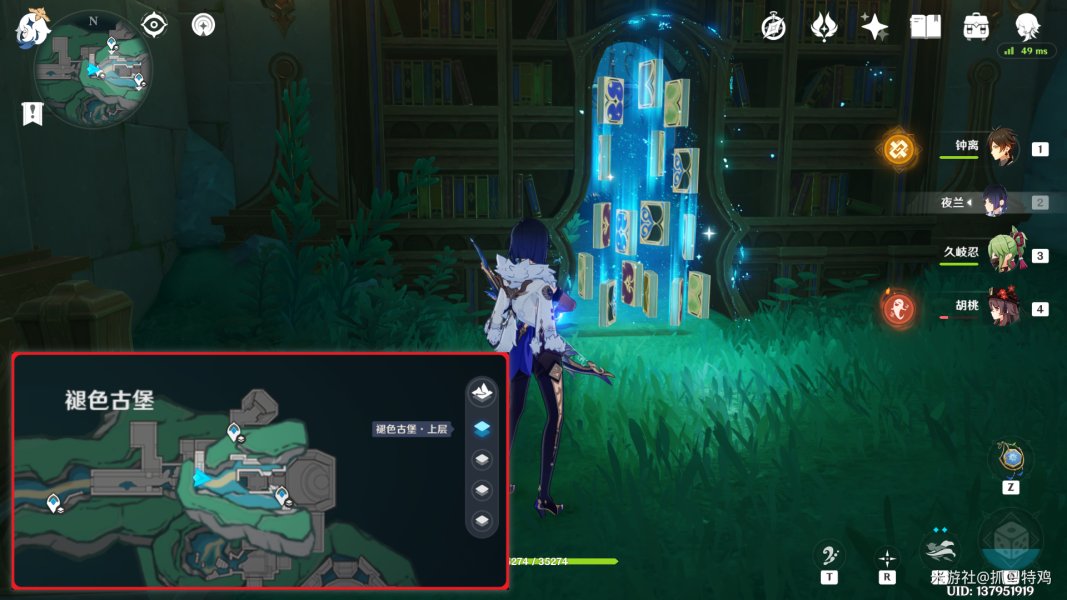This screenshot has width=1067, height=600.
Task: Open the winged battle pass icon
Action: click(x=824, y=27)
